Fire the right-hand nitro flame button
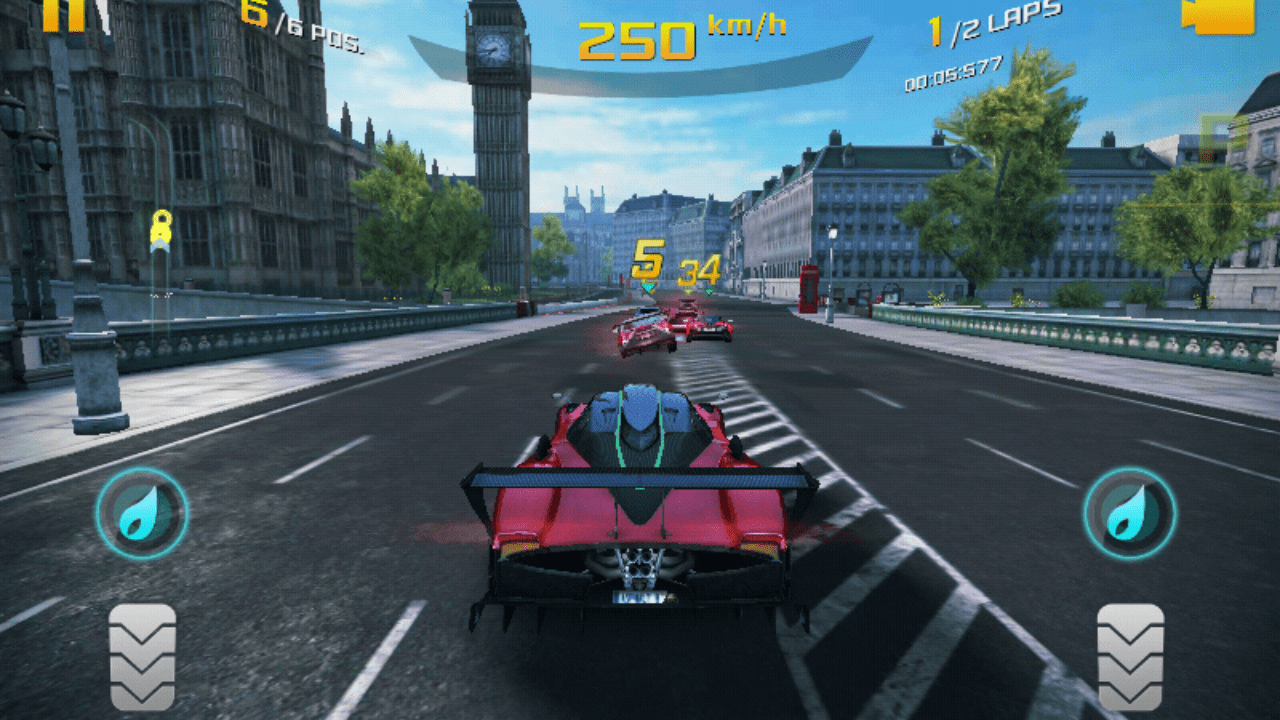Image resolution: width=1280 pixels, height=720 pixels. pos(1130,513)
